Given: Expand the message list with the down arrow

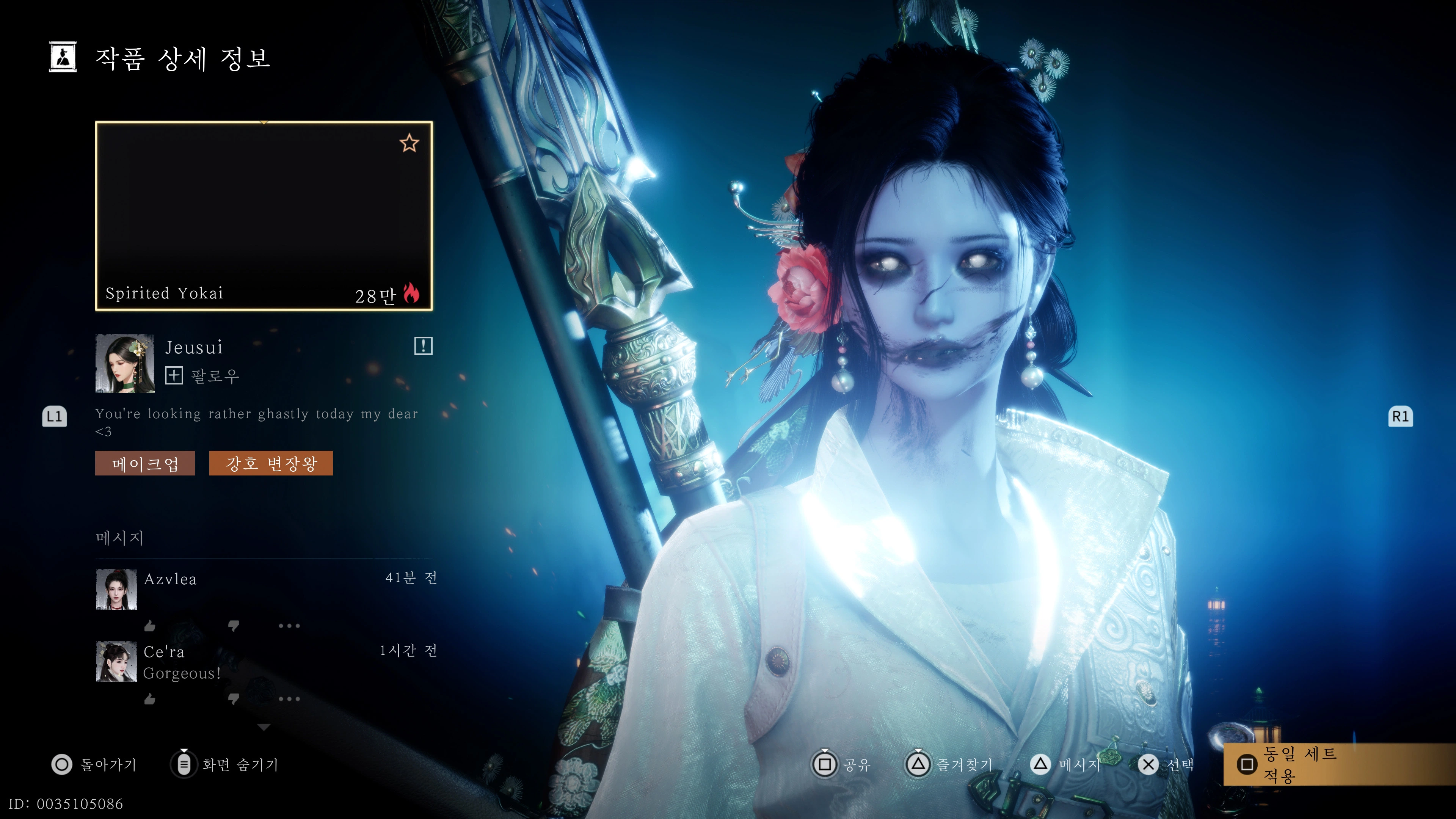Looking at the screenshot, I should click(x=264, y=728).
